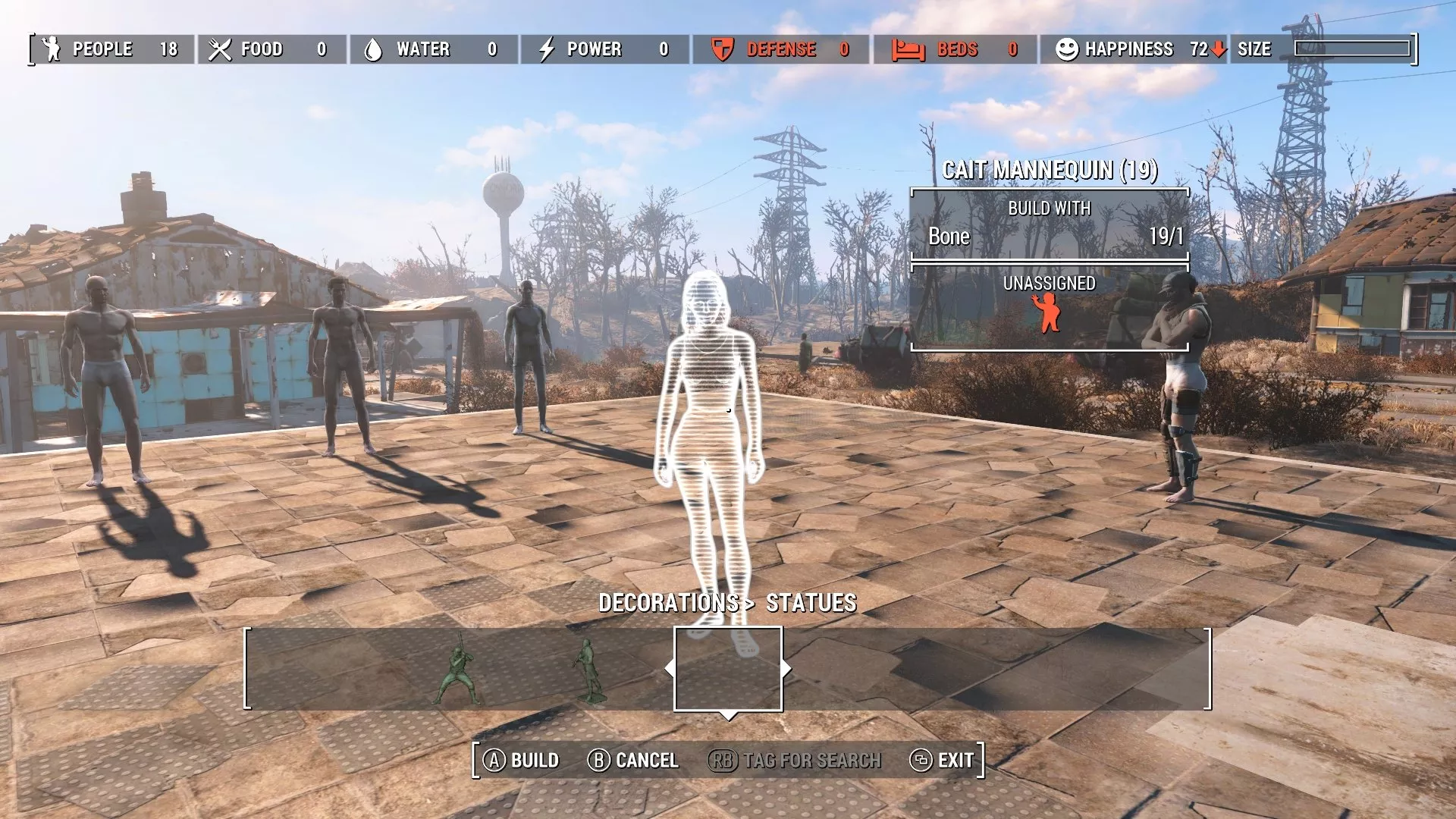Choose the upright standing army soldier statue
The width and height of the screenshot is (1456, 819).
pos(588,671)
